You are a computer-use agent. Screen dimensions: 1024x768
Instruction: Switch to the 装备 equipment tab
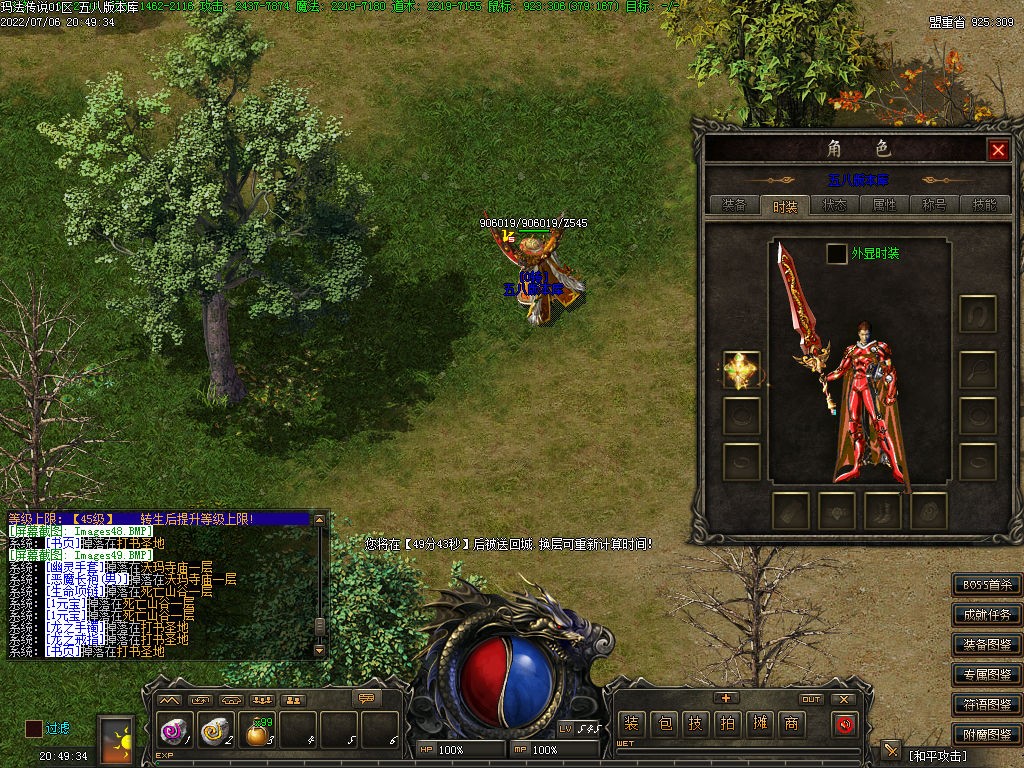click(x=734, y=205)
